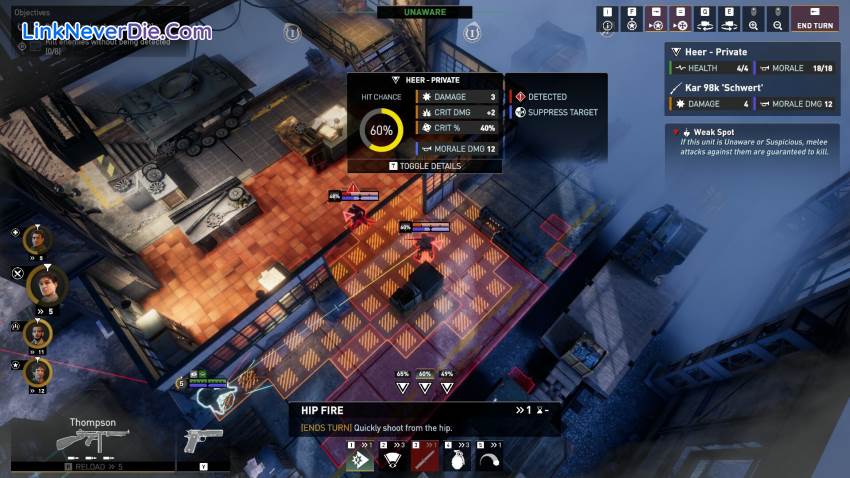The height and width of the screenshot is (478, 850).
Task: Rotate camera using the Q rotate icon
Action: (705, 20)
